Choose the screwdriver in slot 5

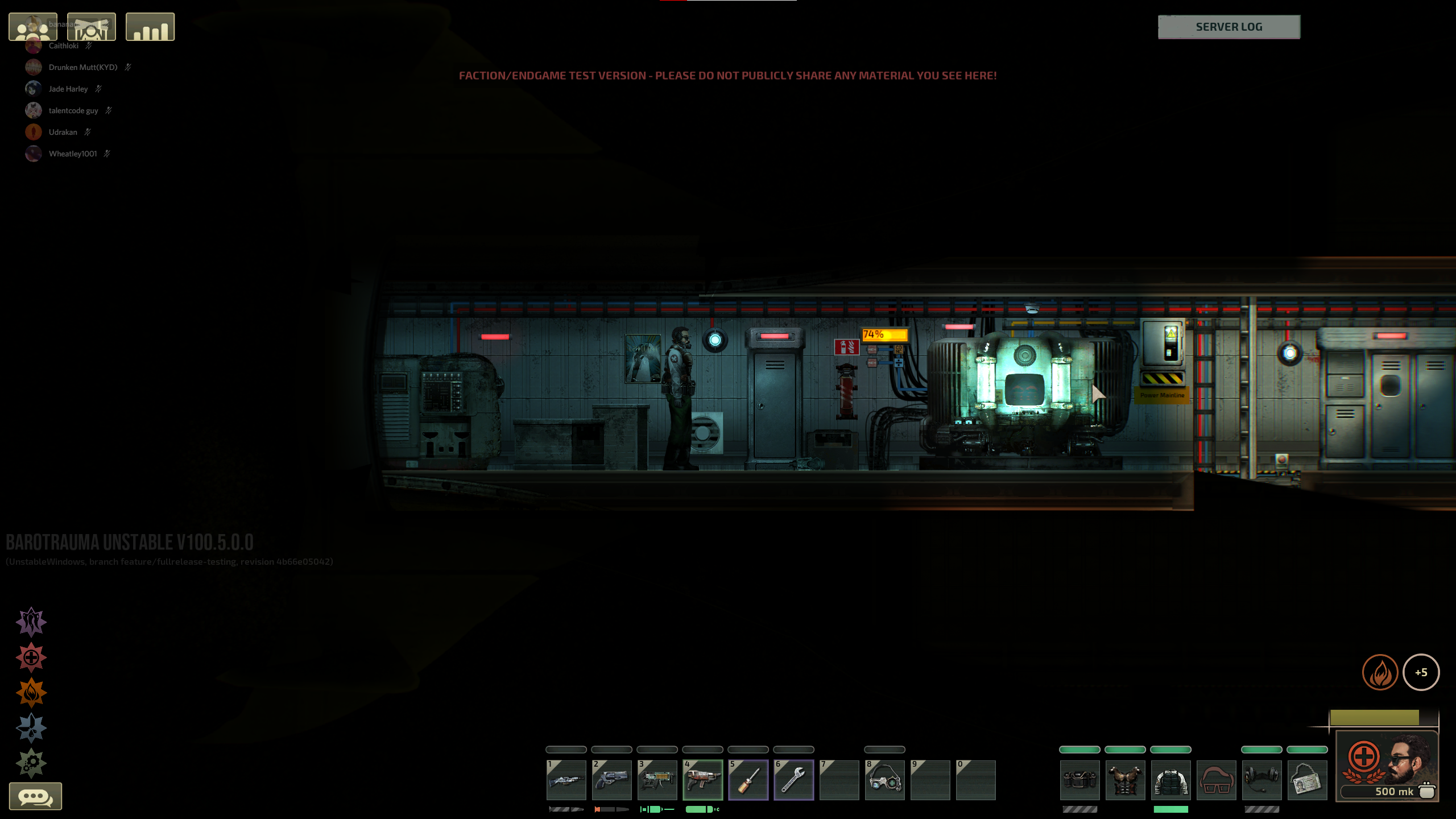pyautogui.click(x=748, y=780)
